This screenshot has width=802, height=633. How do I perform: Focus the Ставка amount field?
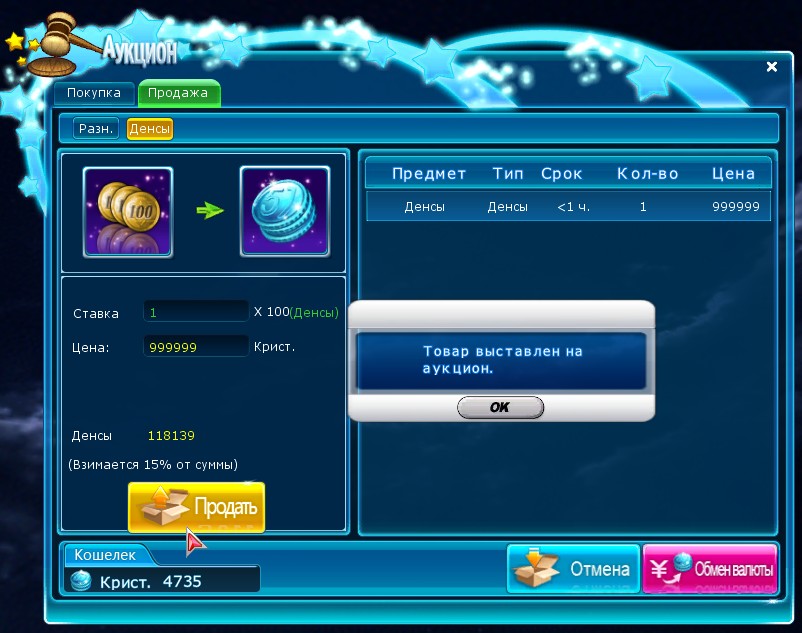[x=196, y=312]
